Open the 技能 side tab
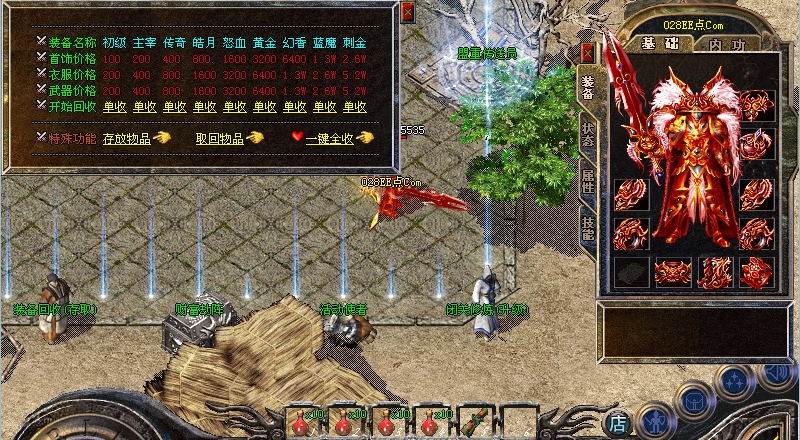This screenshot has width=800, height=440. [x=587, y=230]
